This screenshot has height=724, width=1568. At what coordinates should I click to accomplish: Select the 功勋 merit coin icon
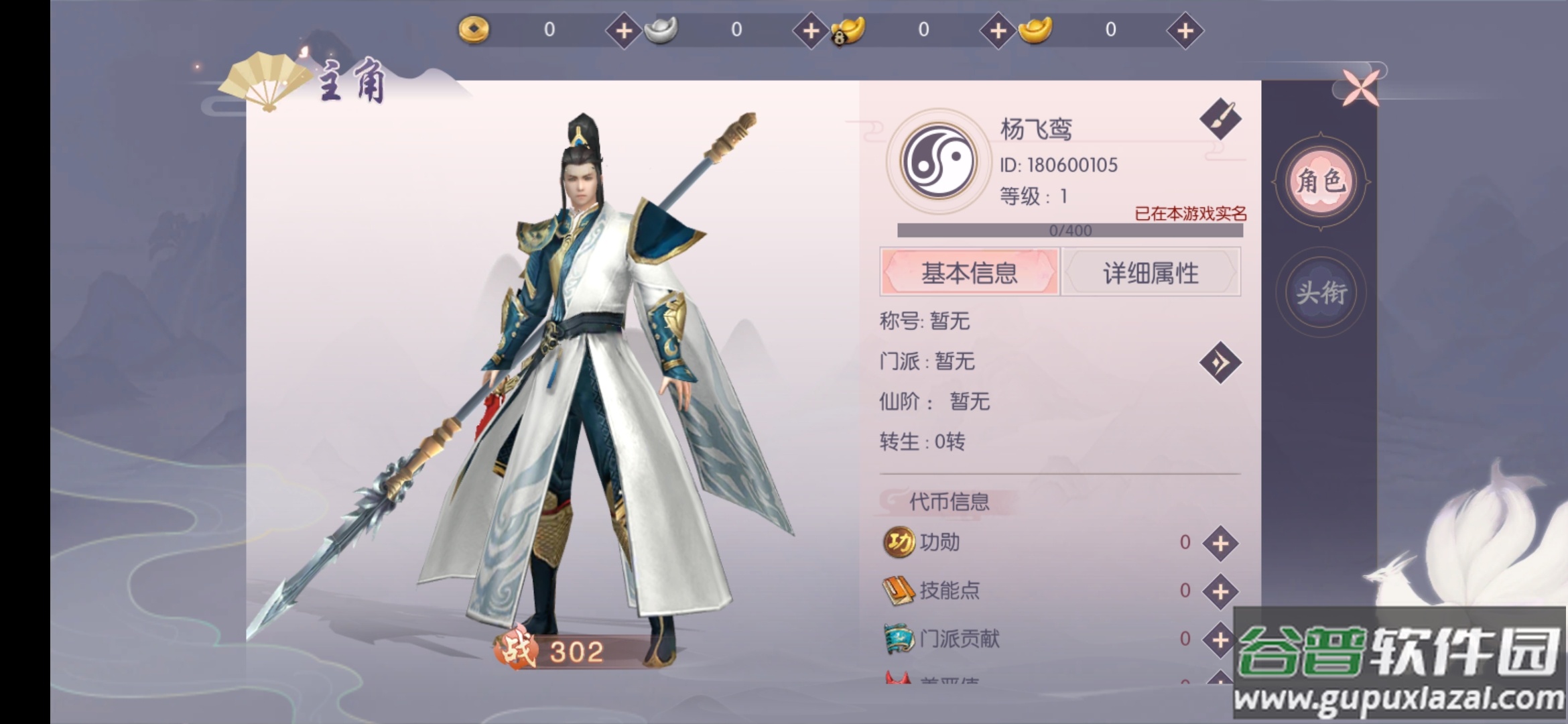(899, 543)
